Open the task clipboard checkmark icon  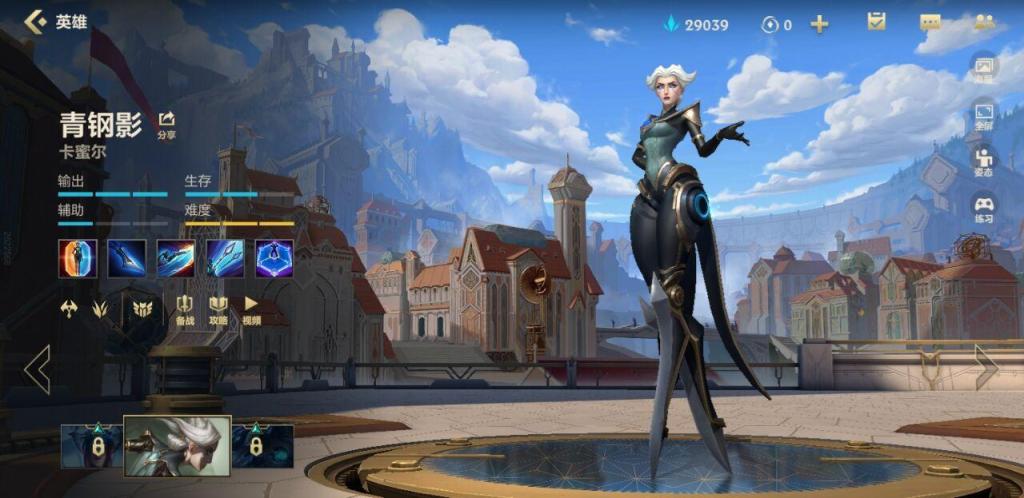tap(877, 22)
